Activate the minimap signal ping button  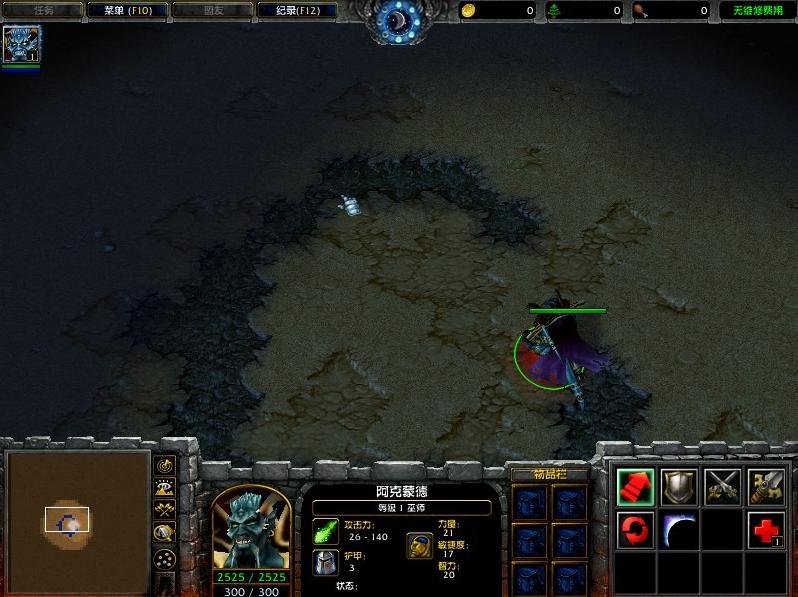click(165, 465)
